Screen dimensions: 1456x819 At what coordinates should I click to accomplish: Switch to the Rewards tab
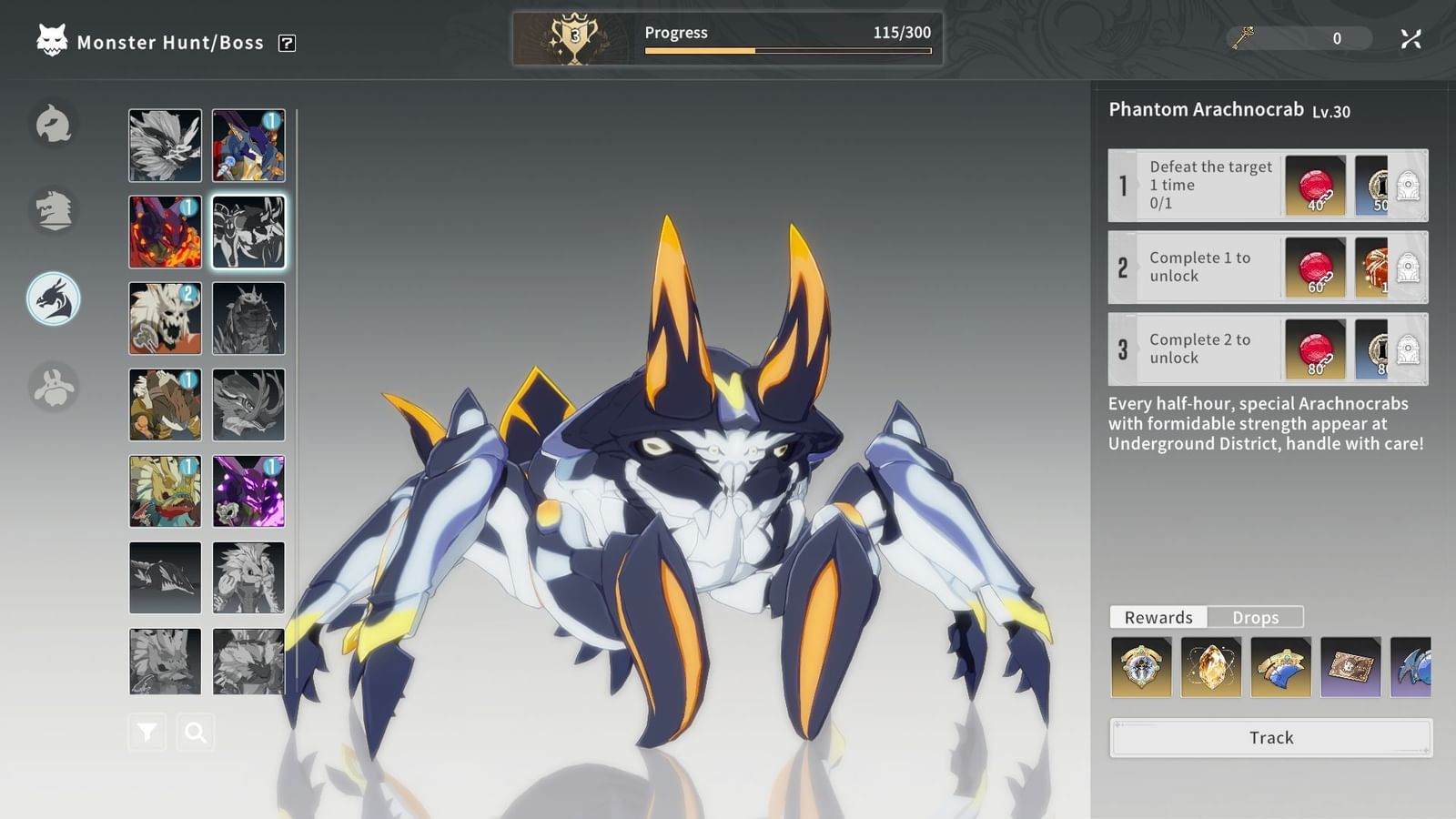pos(1158,617)
